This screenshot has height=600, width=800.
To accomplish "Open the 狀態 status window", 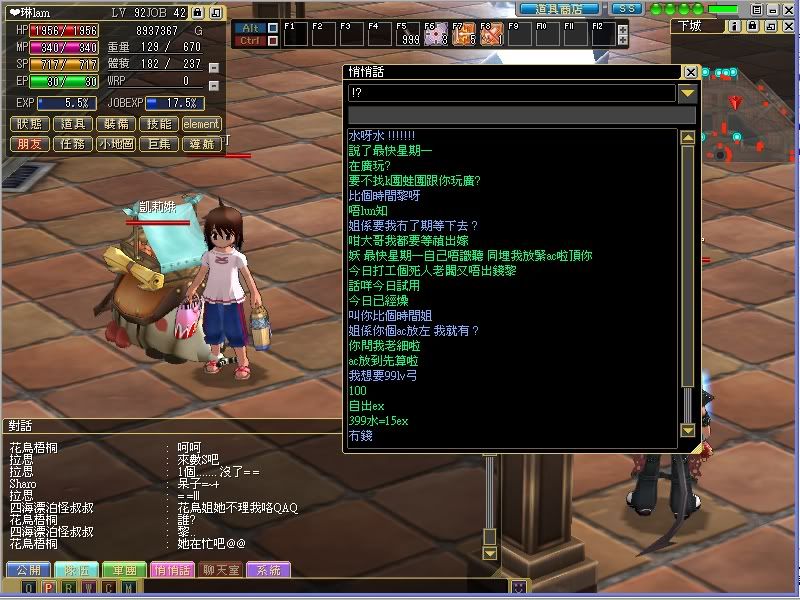I will click(x=30, y=124).
